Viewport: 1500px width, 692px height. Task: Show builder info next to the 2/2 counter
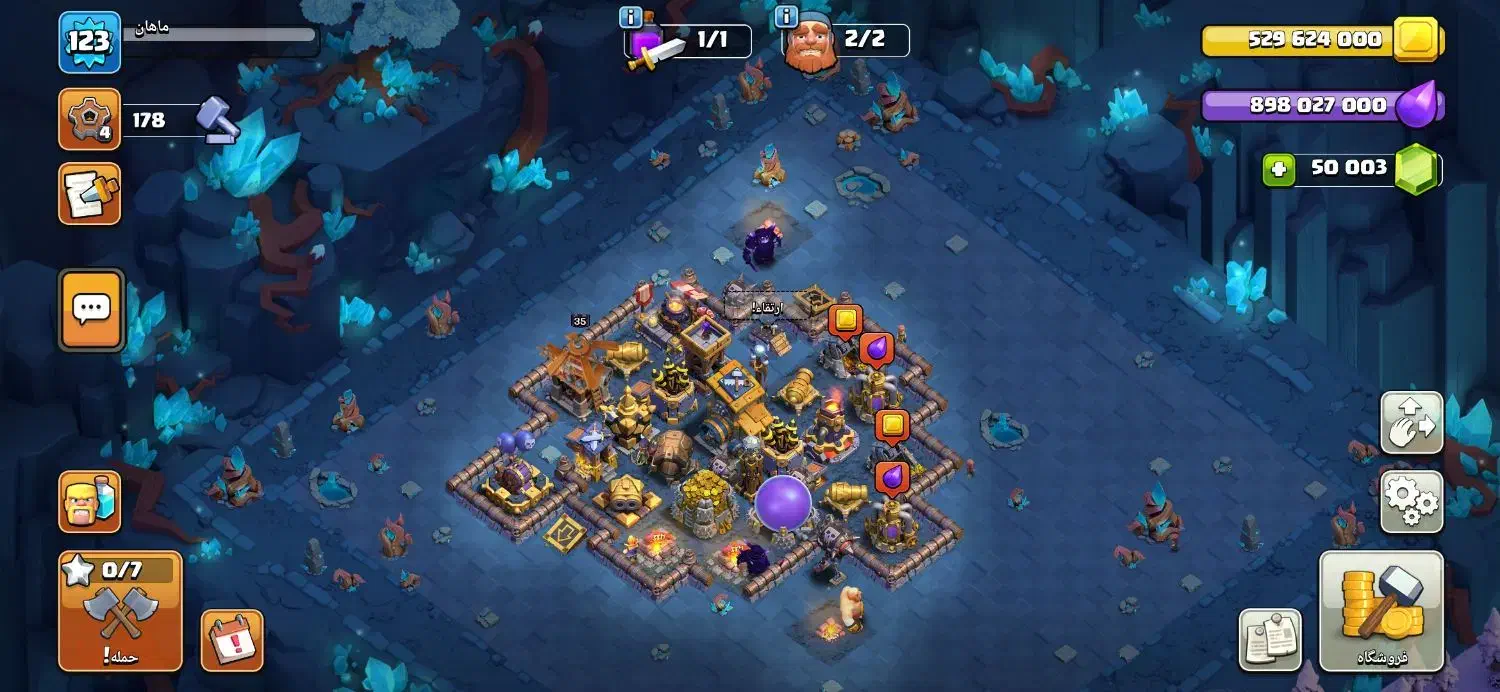pos(786,17)
